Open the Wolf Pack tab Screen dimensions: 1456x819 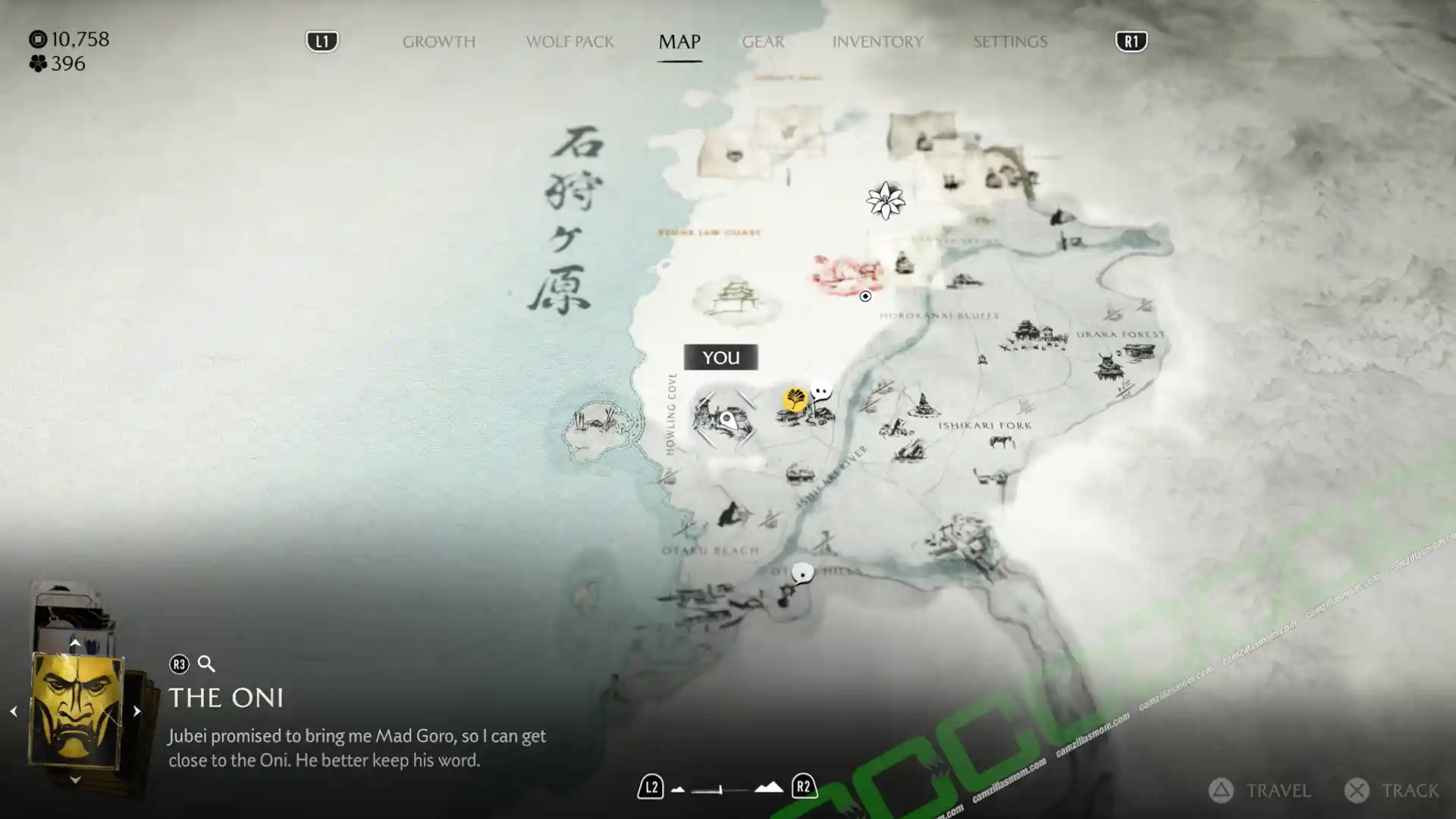570,42
